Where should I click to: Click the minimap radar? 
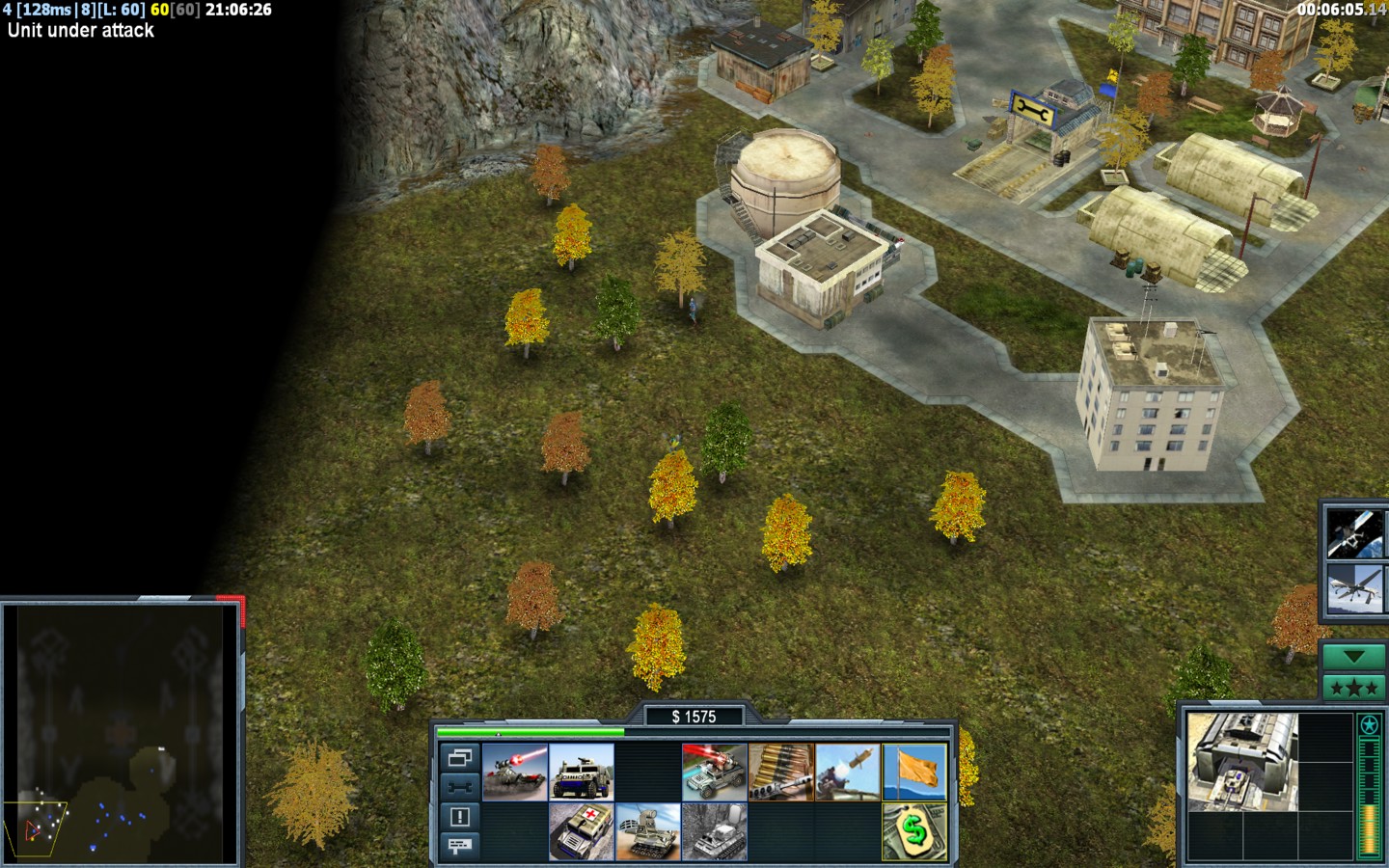click(121, 733)
